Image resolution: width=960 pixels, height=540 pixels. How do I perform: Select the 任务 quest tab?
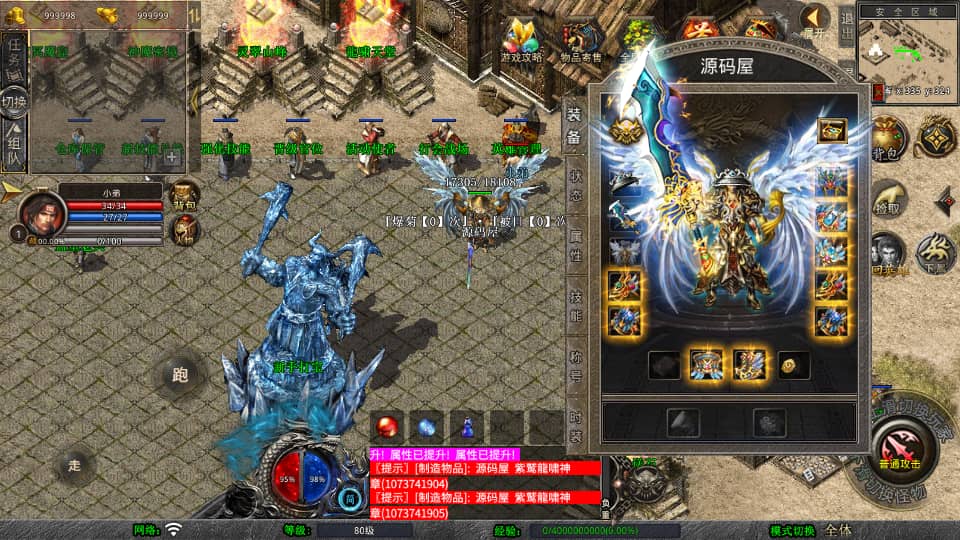pyautogui.click(x=15, y=56)
